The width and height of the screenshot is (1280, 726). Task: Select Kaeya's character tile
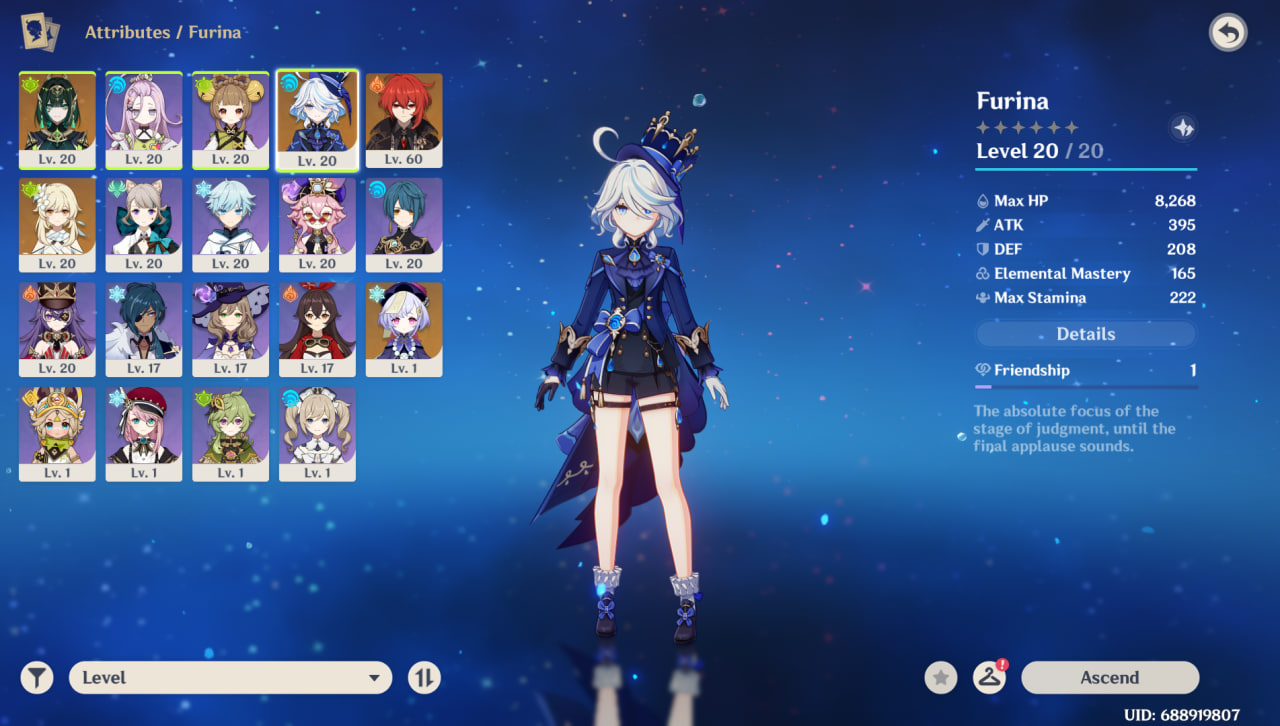click(x=144, y=329)
